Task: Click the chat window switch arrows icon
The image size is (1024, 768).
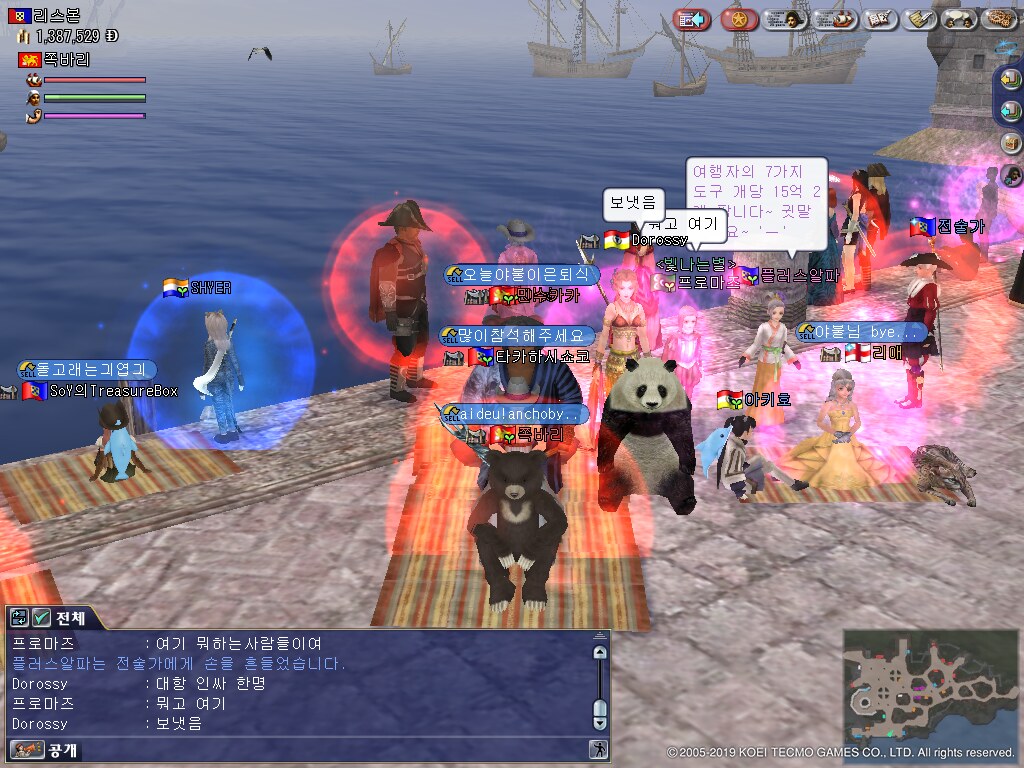Action: [20, 617]
